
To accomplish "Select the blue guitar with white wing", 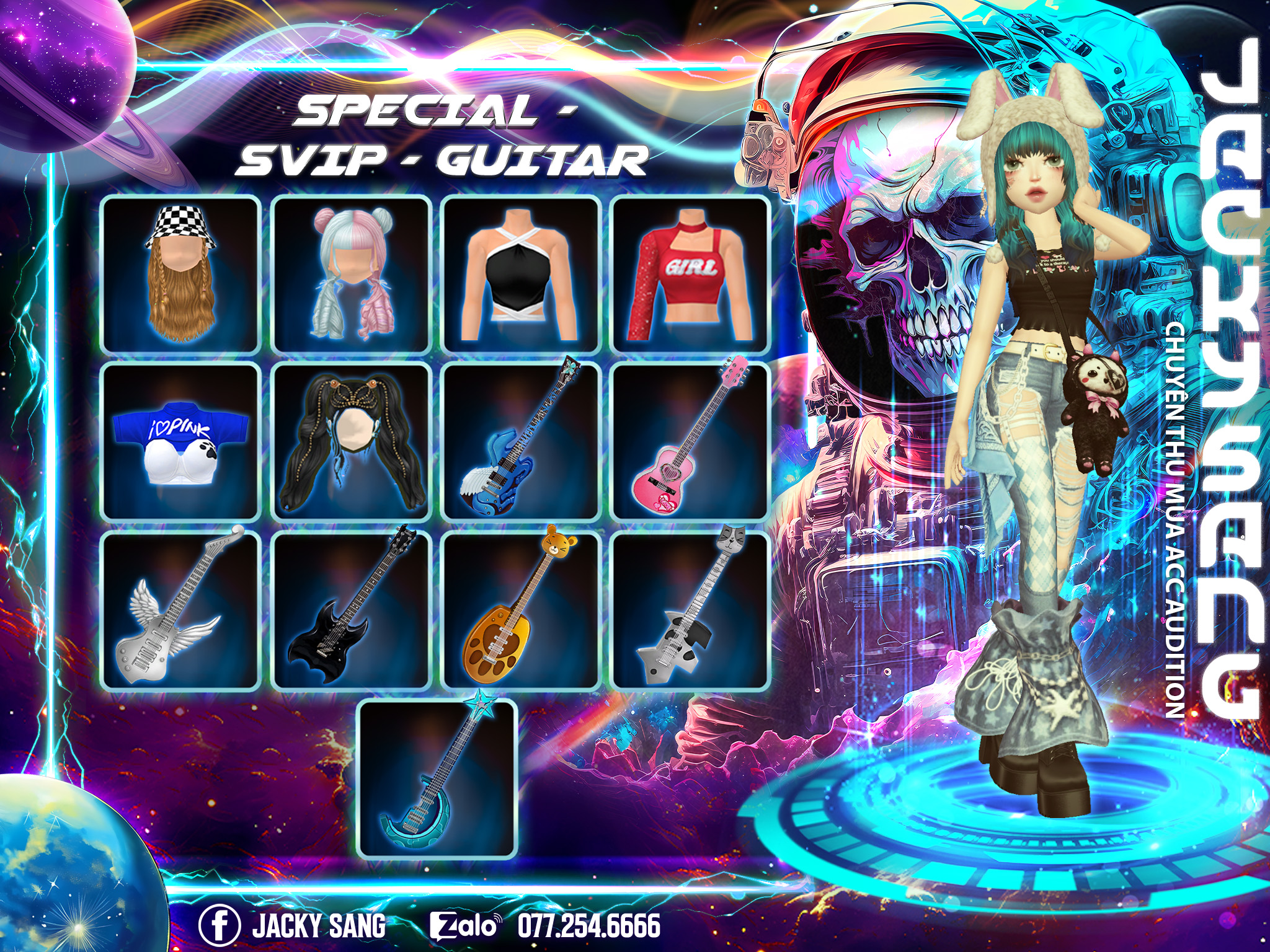I will (521, 441).
